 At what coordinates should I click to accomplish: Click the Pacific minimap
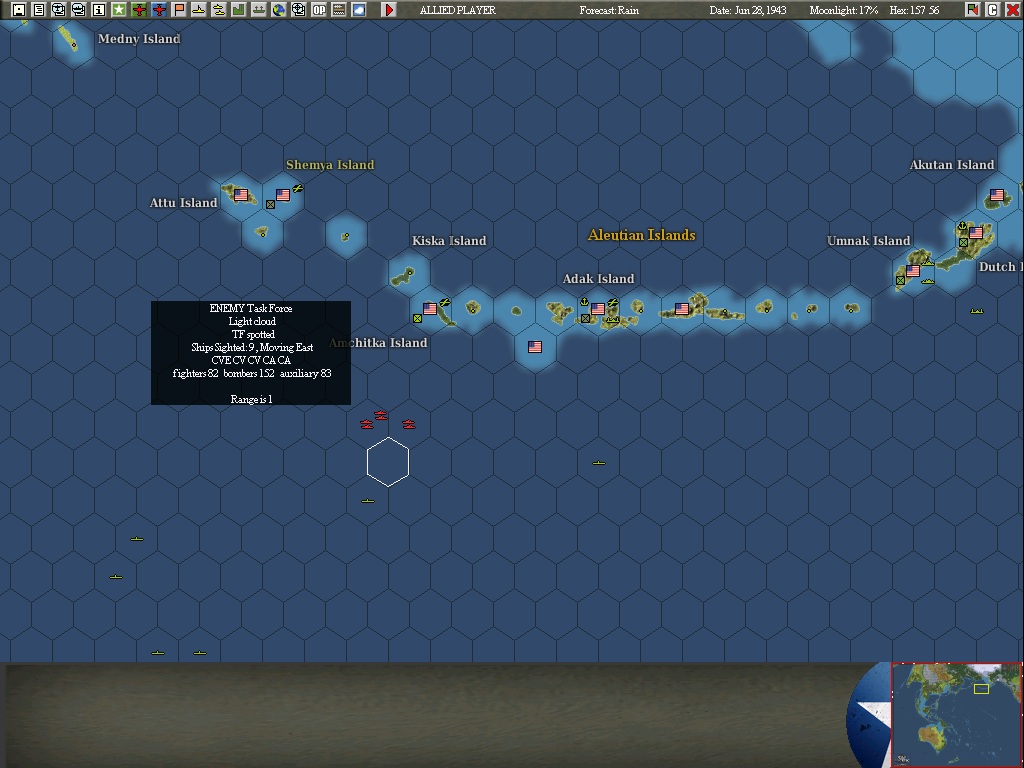point(956,714)
